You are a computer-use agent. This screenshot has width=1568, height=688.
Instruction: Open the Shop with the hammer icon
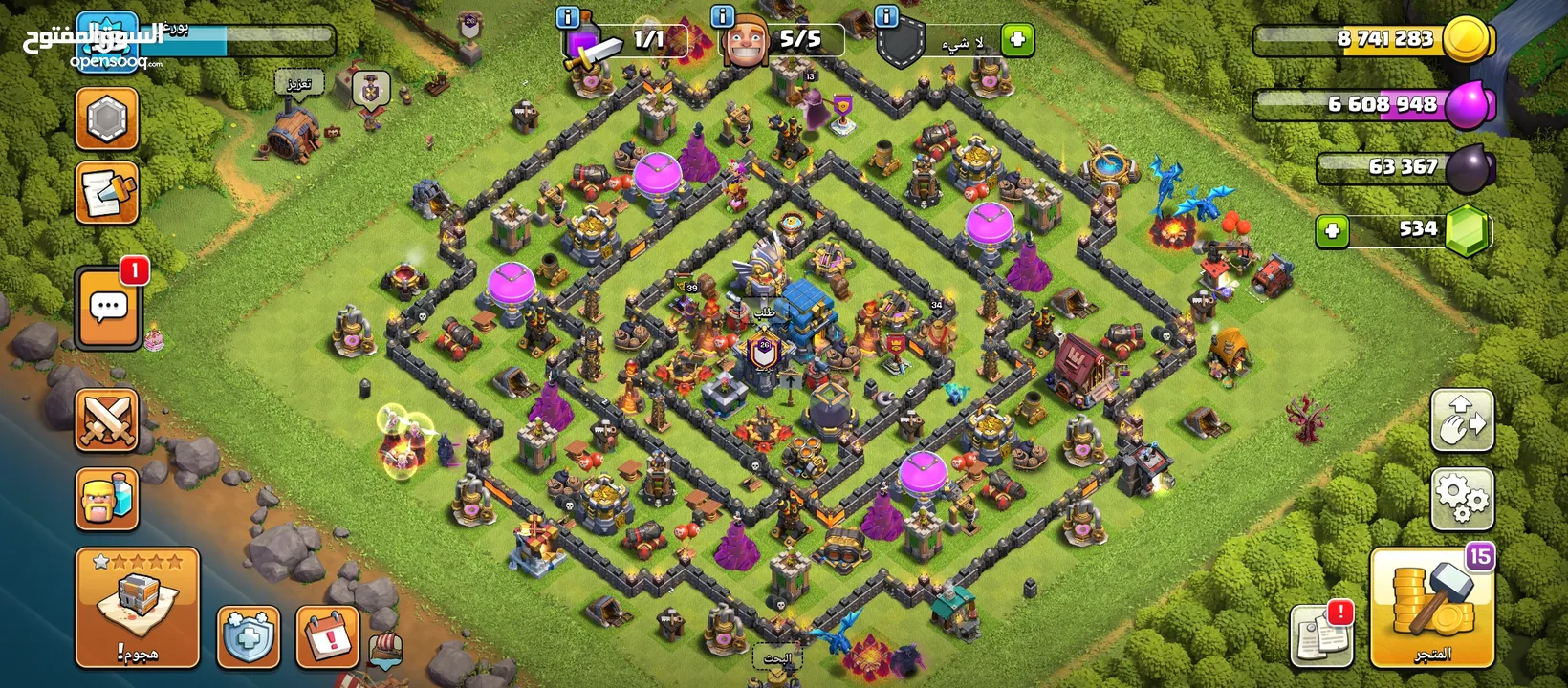click(x=1431, y=608)
